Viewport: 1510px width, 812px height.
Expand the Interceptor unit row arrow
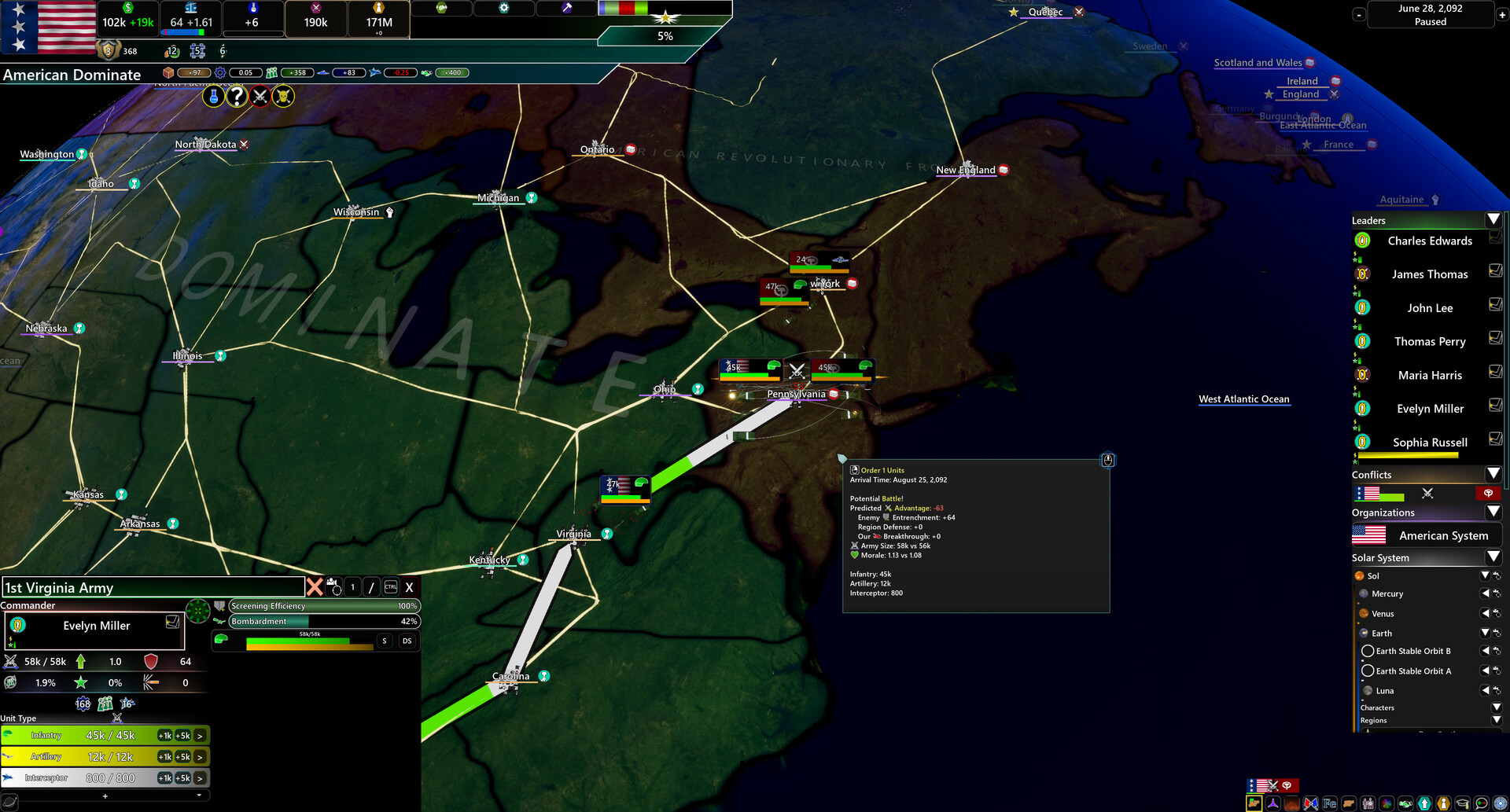click(201, 778)
